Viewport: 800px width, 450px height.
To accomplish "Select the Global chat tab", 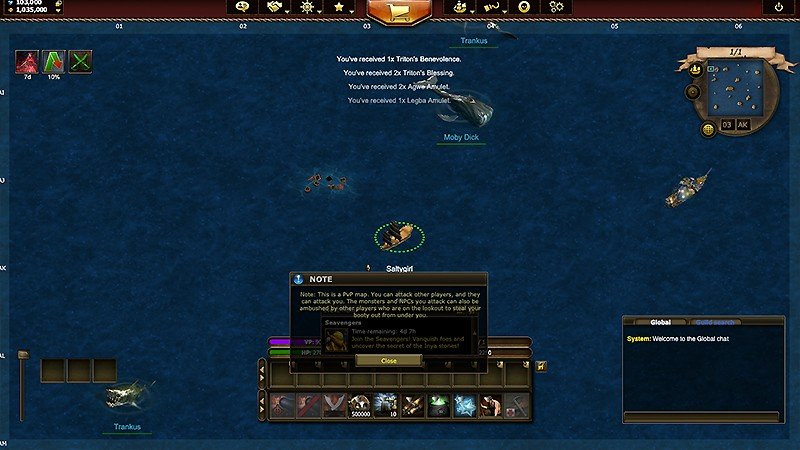I will 661,322.
